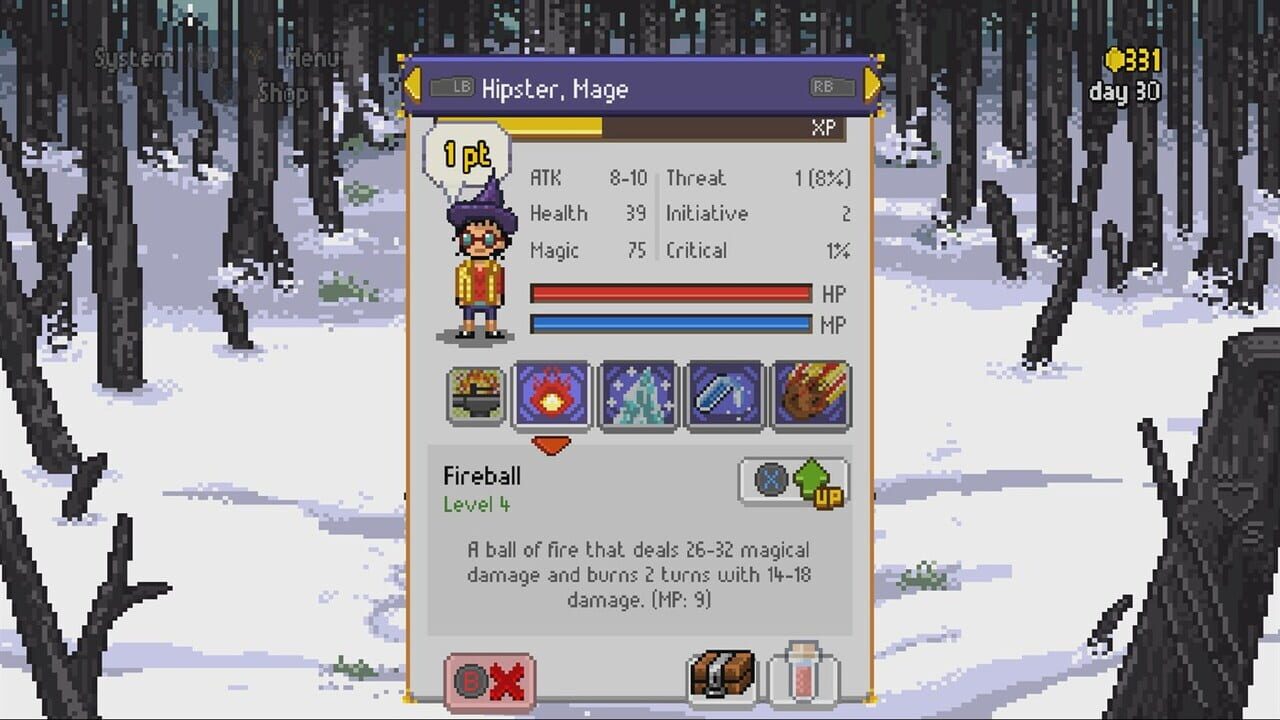Screen dimensions: 1280x720
Task: Open the chest inventory icon
Action: click(x=722, y=676)
